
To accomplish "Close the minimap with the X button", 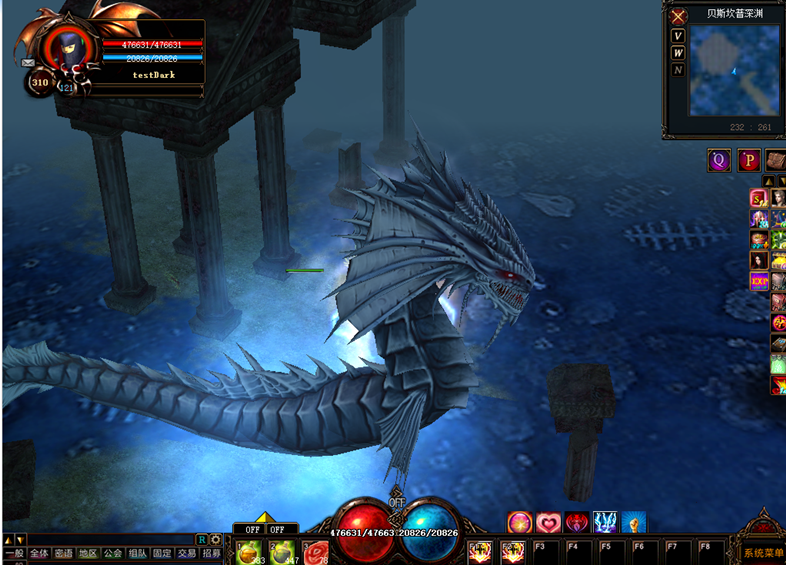I will tap(679, 17).
